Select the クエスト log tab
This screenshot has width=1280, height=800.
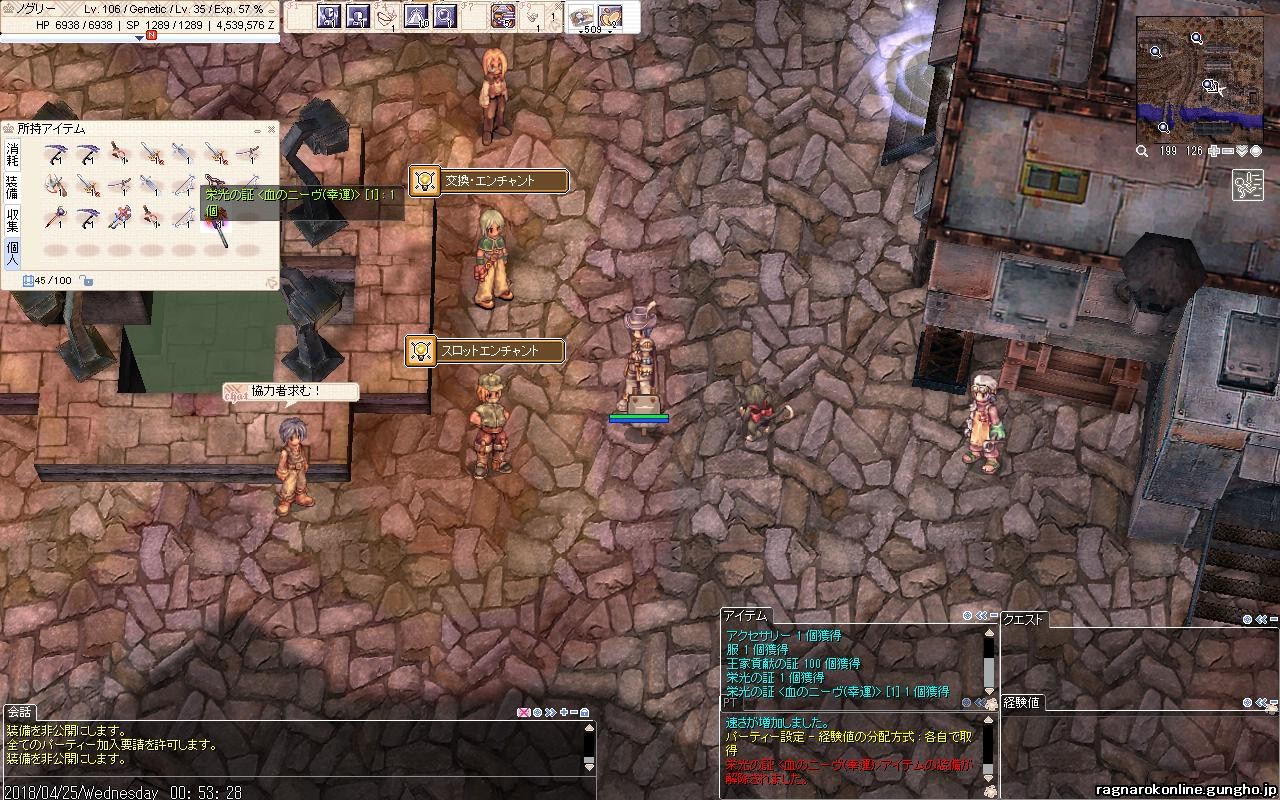[x=1023, y=619]
